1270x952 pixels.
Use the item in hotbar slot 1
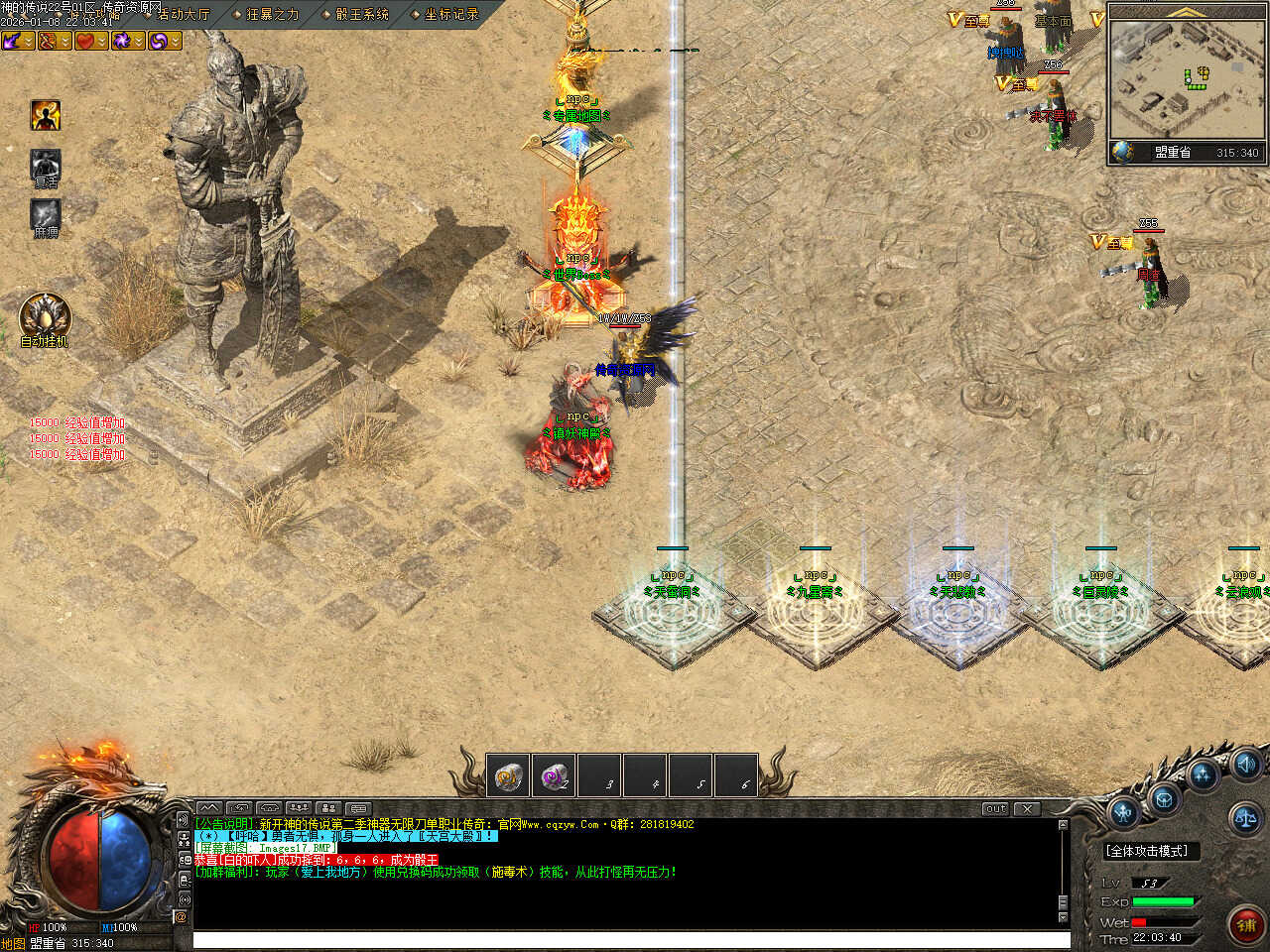tap(510, 776)
